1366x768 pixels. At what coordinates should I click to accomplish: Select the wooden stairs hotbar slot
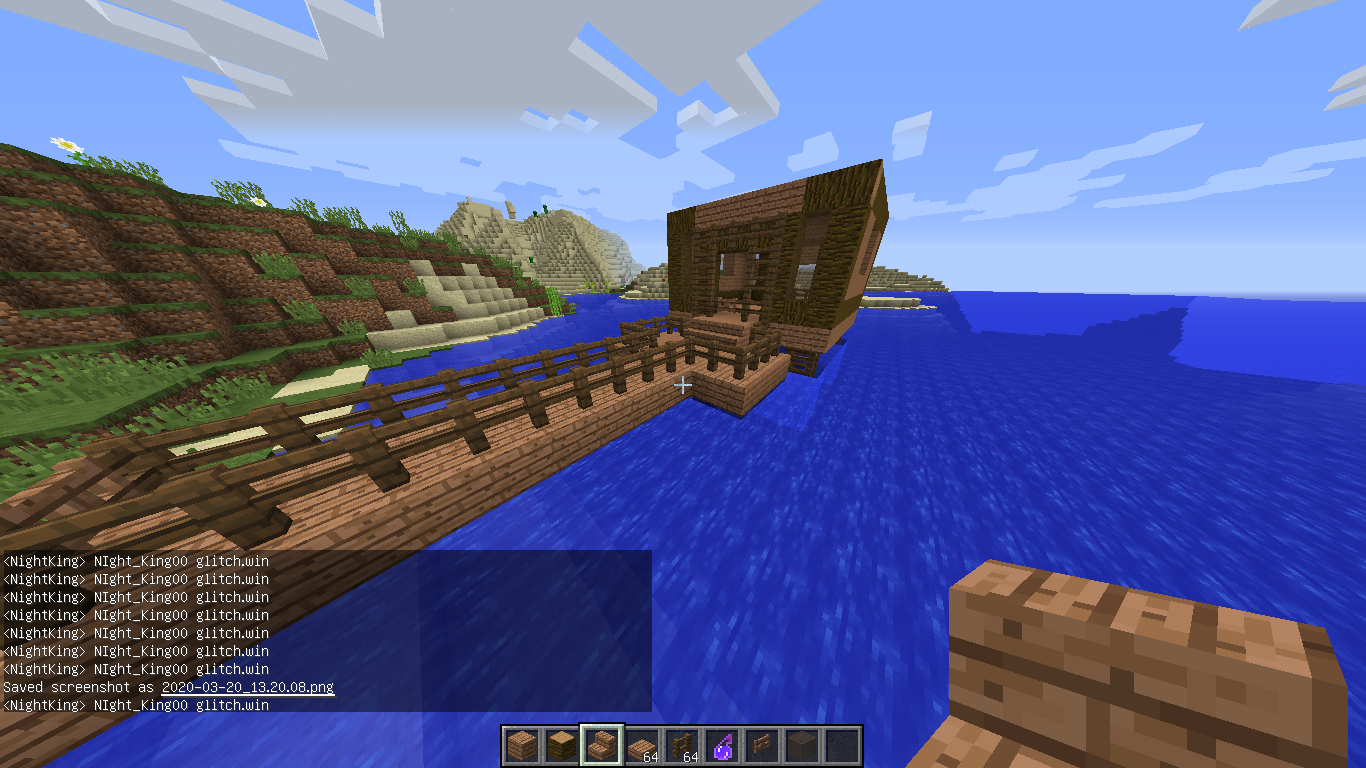coord(602,746)
